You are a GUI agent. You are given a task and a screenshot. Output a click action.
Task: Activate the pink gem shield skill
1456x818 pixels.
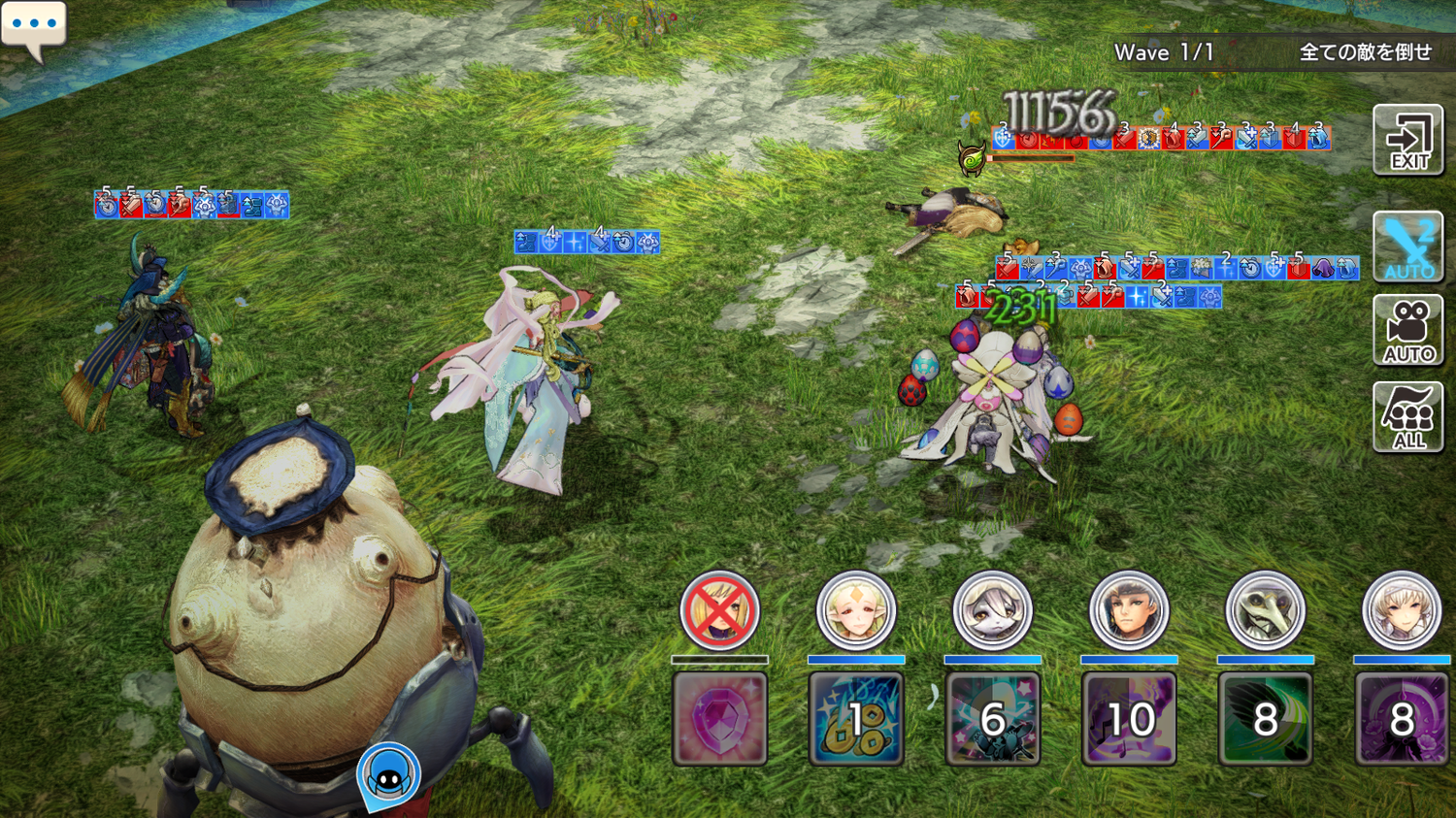(x=719, y=719)
